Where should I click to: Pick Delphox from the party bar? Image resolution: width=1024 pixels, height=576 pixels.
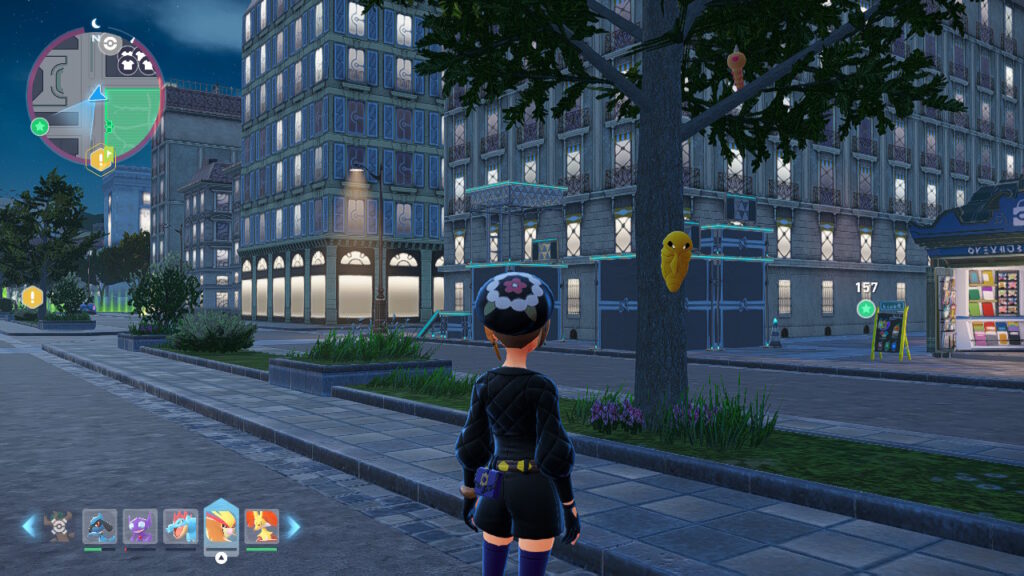[x=261, y=525]
